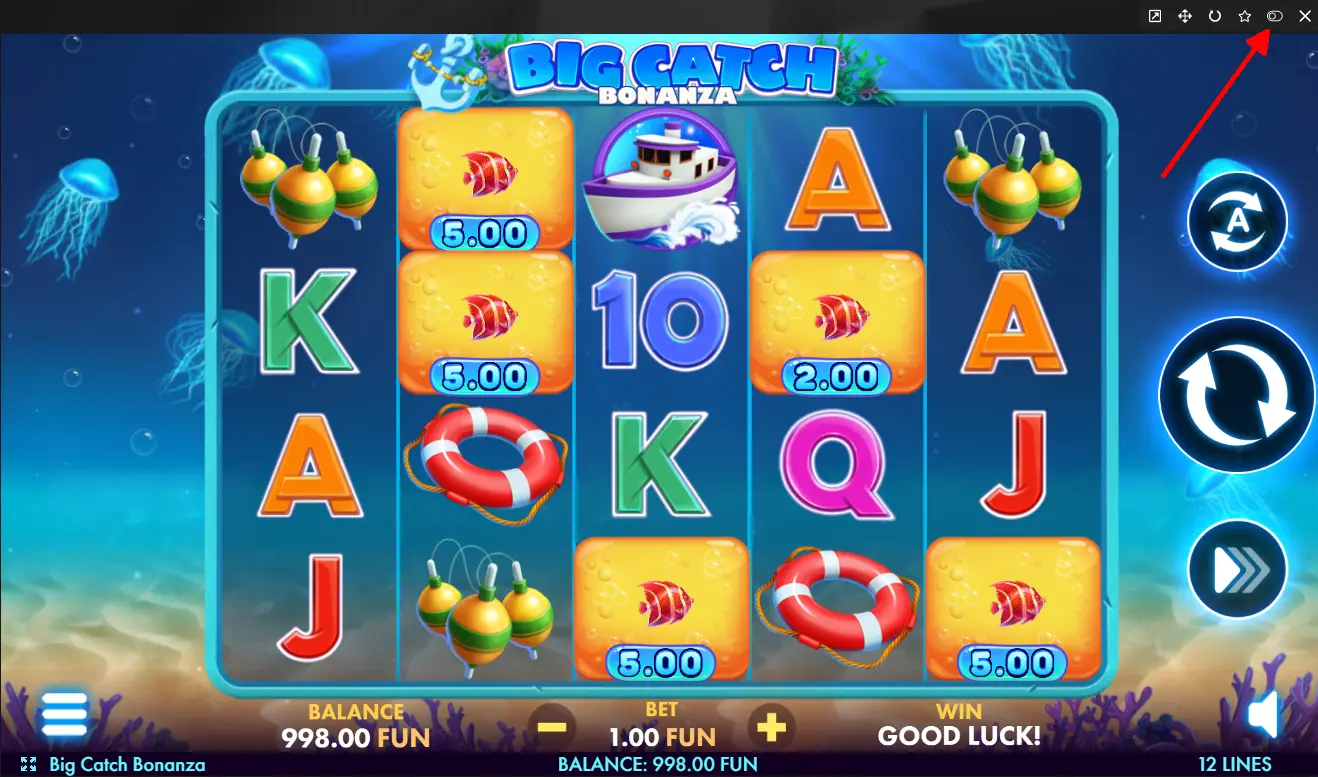Spin the reels with the main spin button

1237,395
